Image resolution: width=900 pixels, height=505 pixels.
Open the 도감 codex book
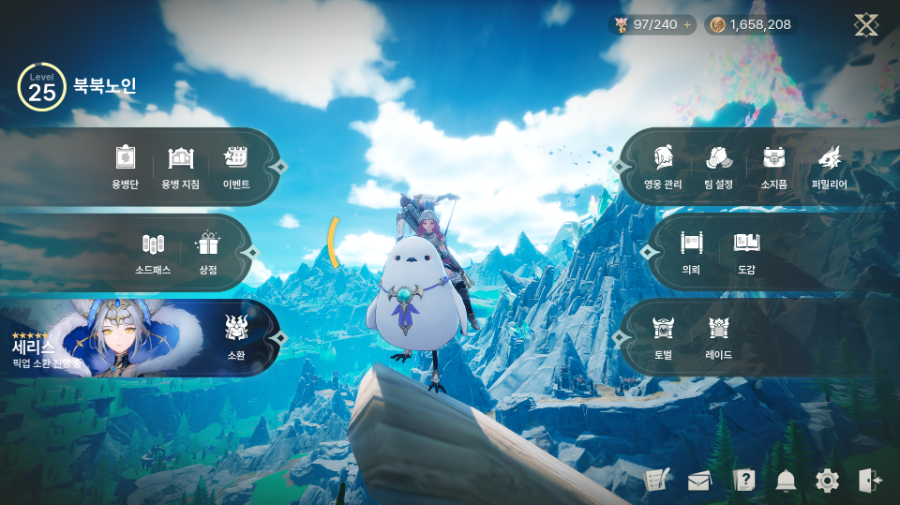(x=747, y=250)
